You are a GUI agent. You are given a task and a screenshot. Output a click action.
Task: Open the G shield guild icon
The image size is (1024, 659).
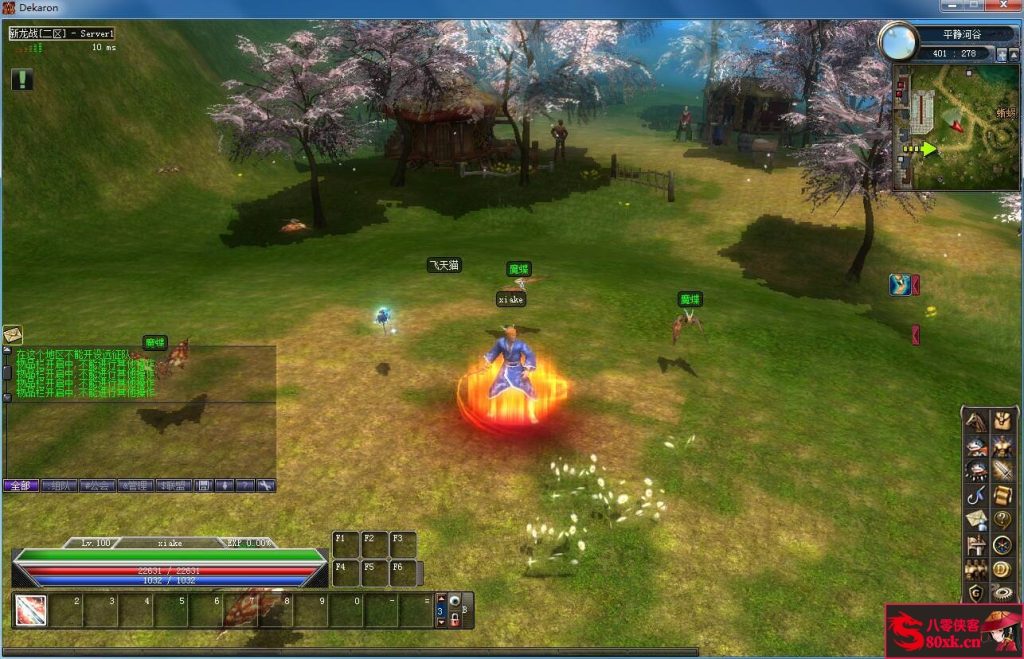point(976,593)
